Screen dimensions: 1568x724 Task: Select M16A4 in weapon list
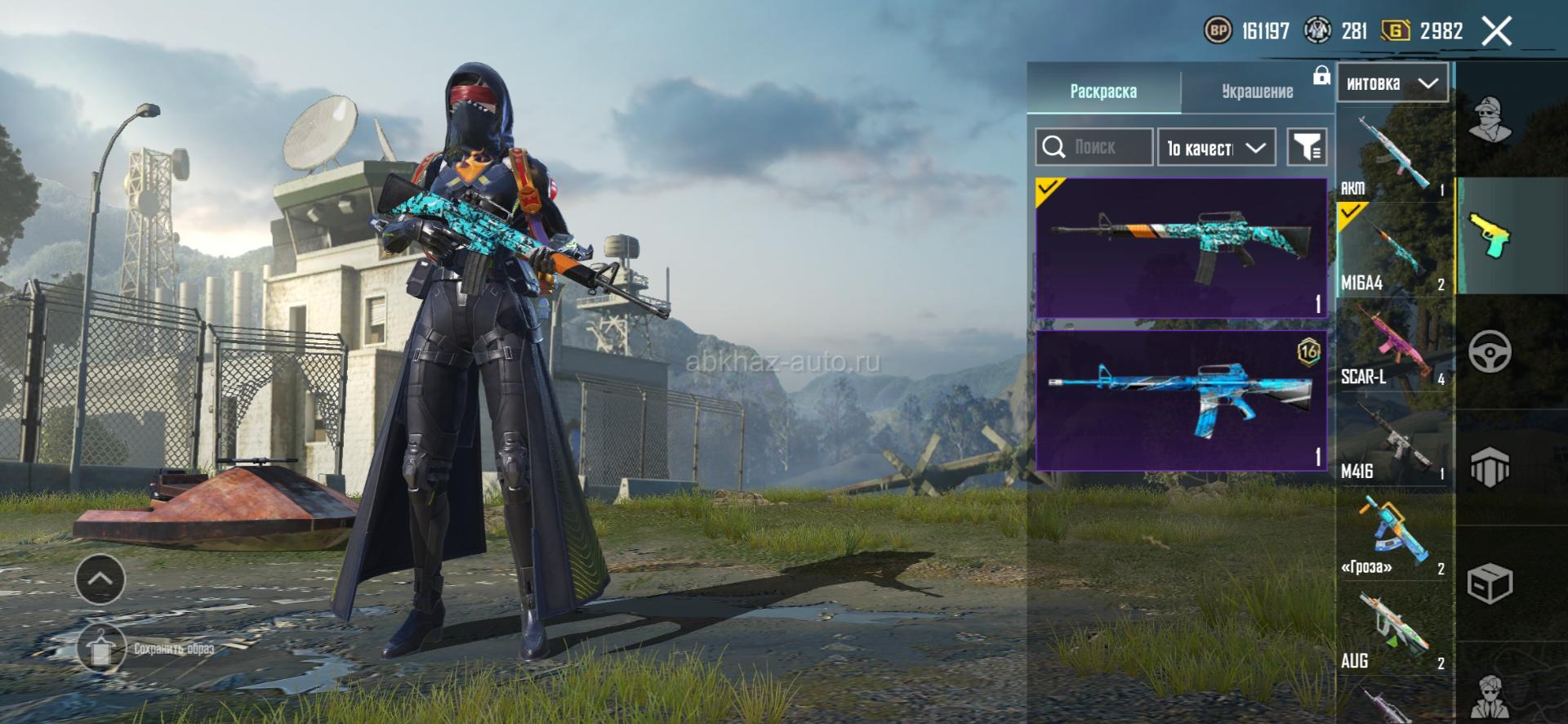(x=1394, y=249)
